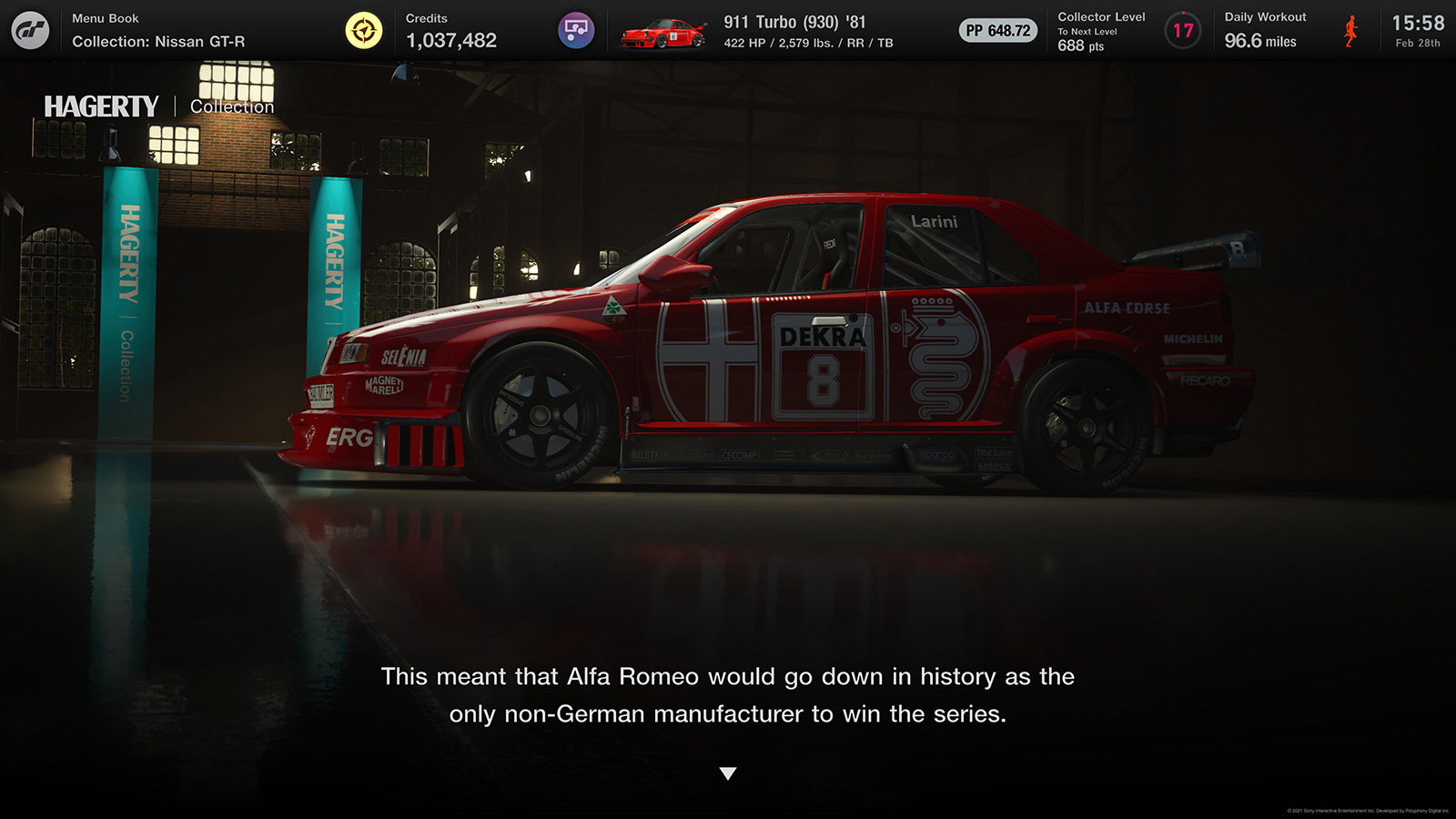Select the red 911 Turbo car thumbnail

(663, 34)
